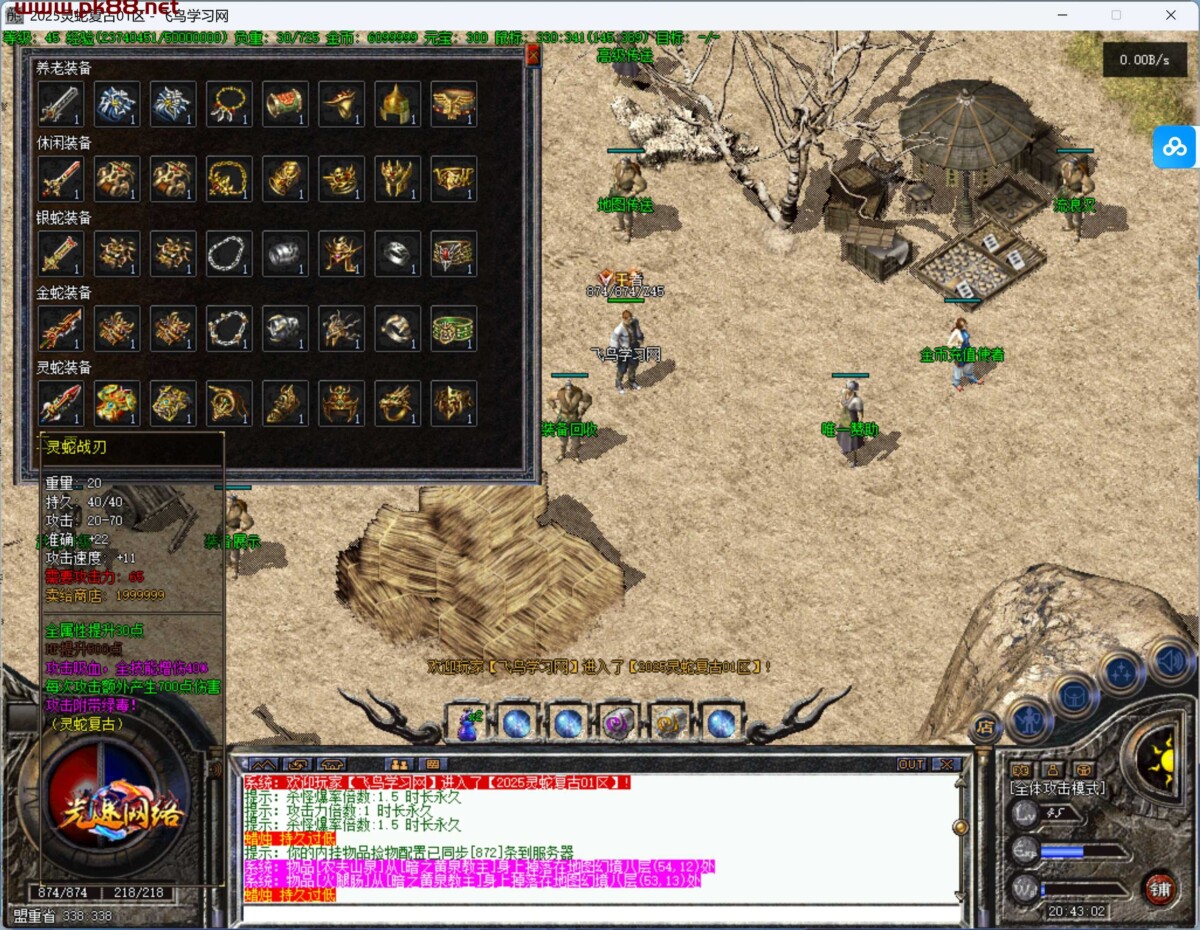
Task: Pick the golden helmet in 养老装备 row
Action: click(x=397, y=104)
